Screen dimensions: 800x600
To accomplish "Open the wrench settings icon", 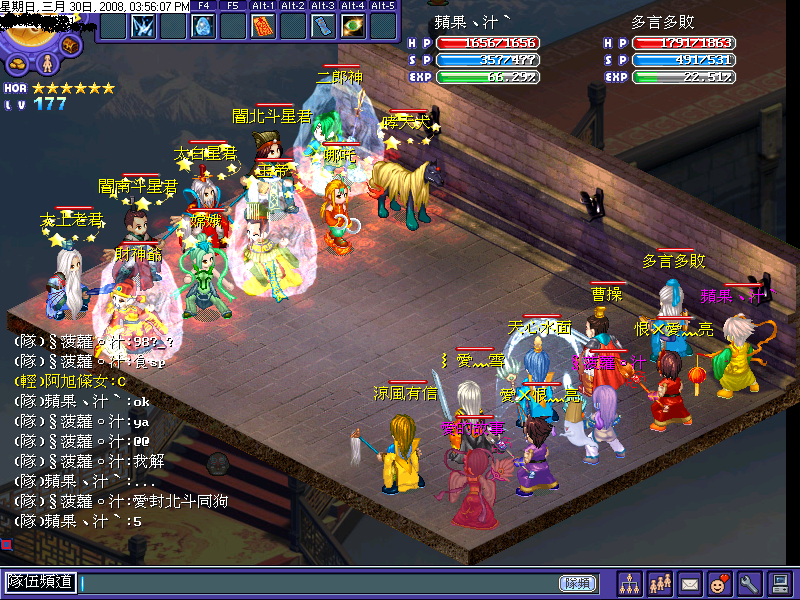I will point(749,583).
